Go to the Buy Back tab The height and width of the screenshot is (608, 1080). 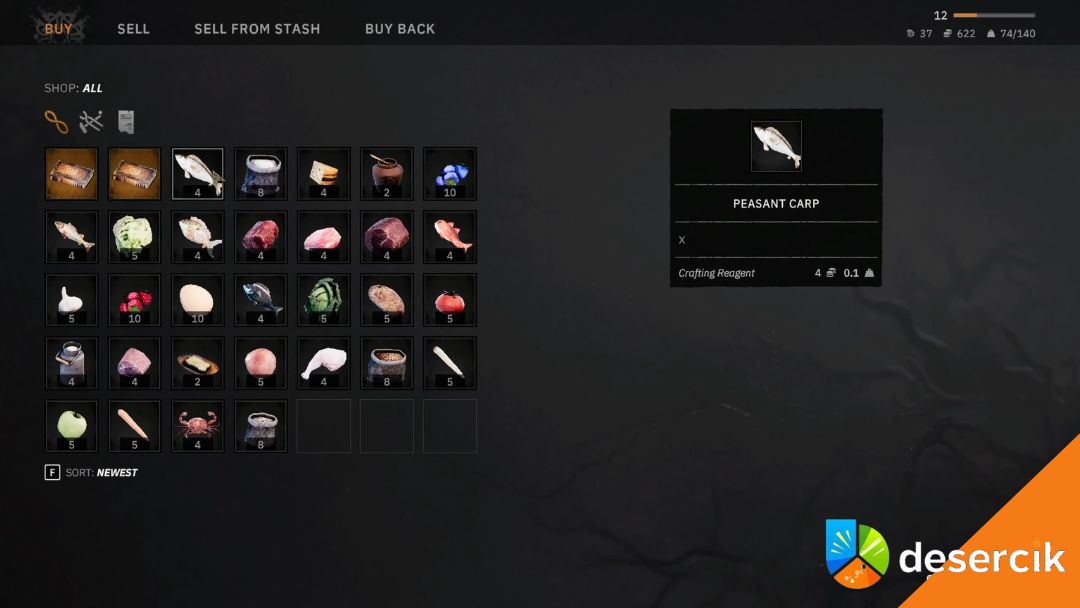point(400,29)
